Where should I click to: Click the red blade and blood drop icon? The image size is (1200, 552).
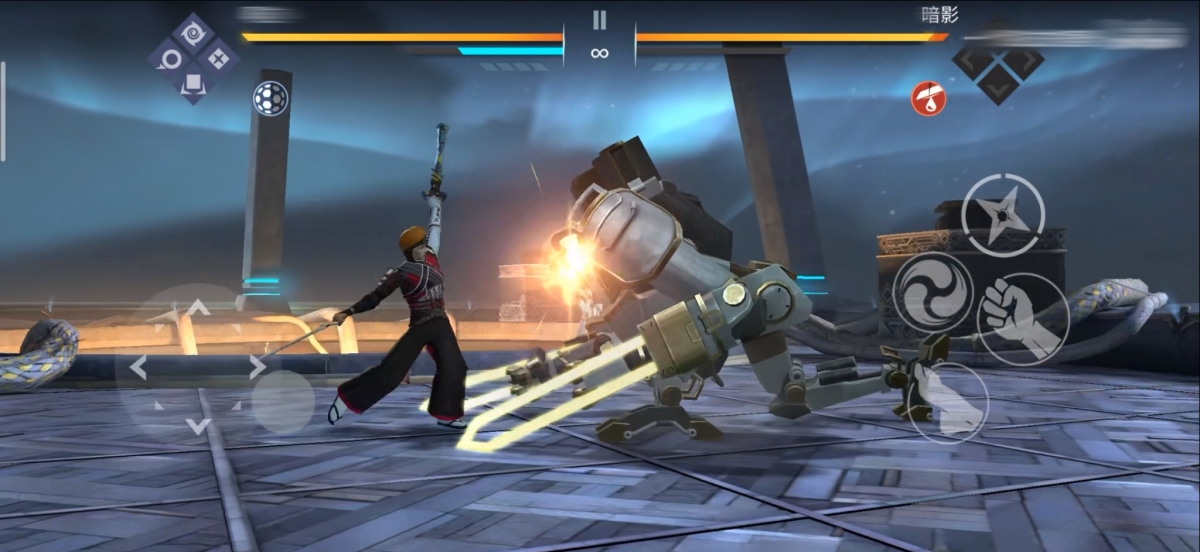[928, 98]
